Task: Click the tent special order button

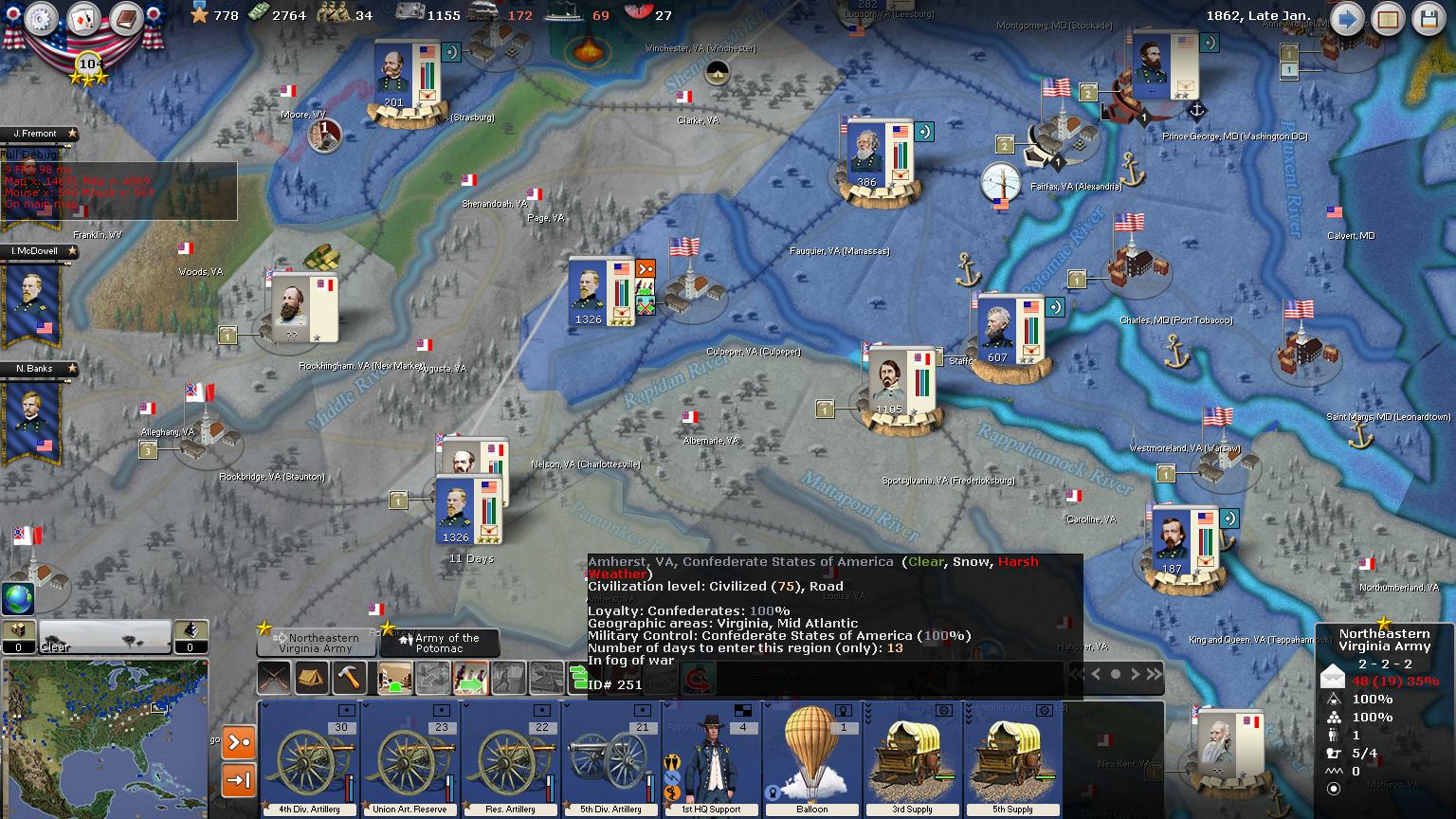Action: click(312, 678)
